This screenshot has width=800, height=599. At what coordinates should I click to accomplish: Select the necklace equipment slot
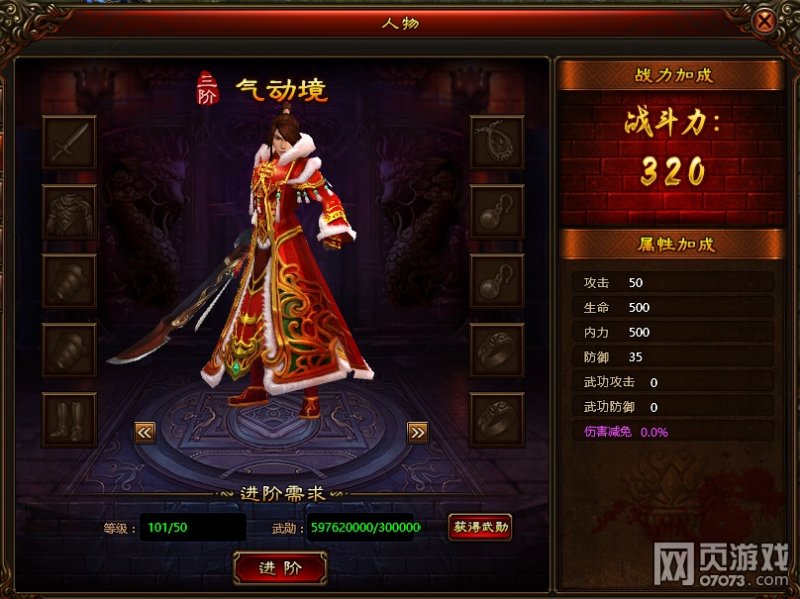pyautogui.click(x=497, y=143)
